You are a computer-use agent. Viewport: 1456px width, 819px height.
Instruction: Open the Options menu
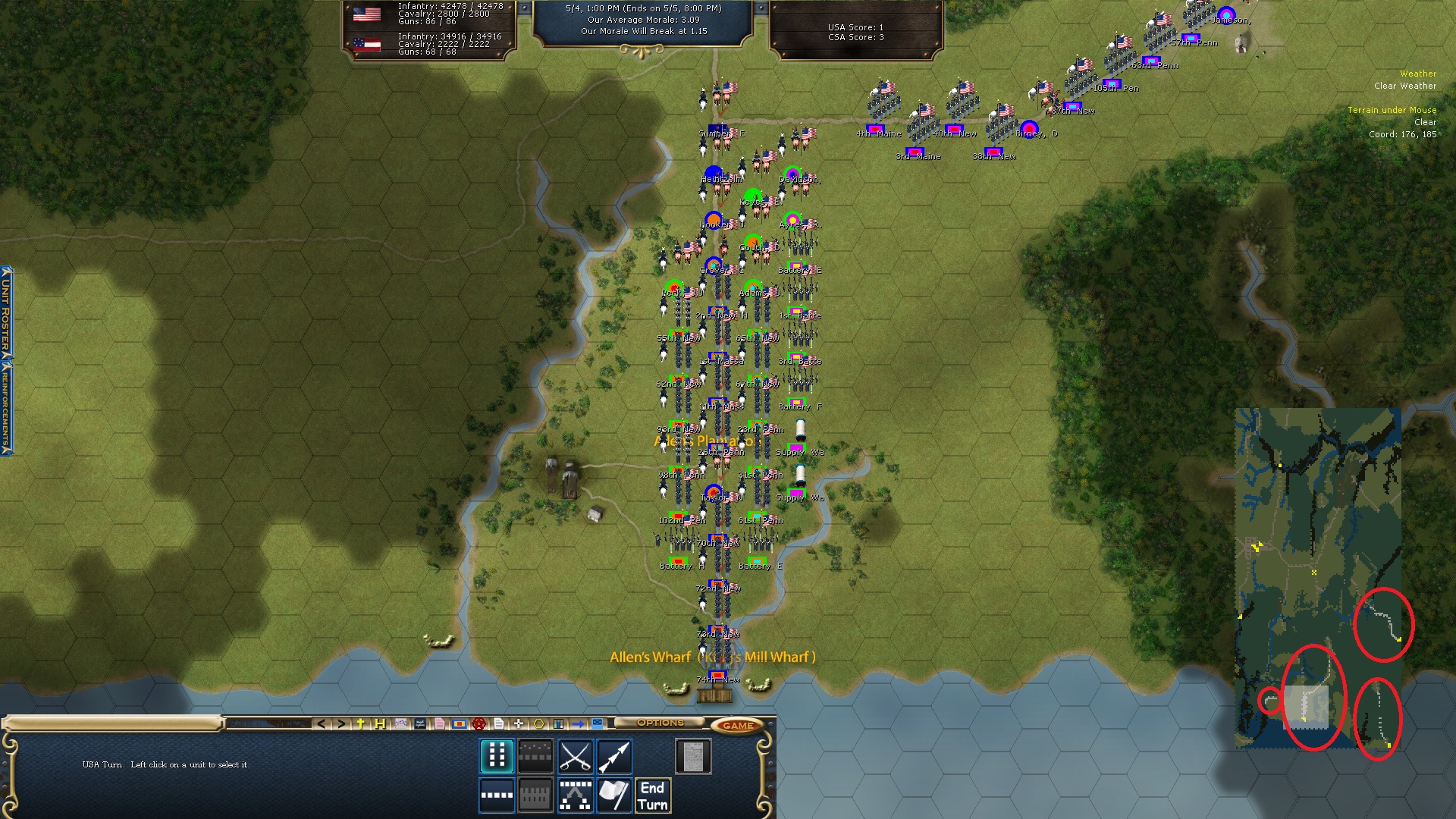coord(660,723)
